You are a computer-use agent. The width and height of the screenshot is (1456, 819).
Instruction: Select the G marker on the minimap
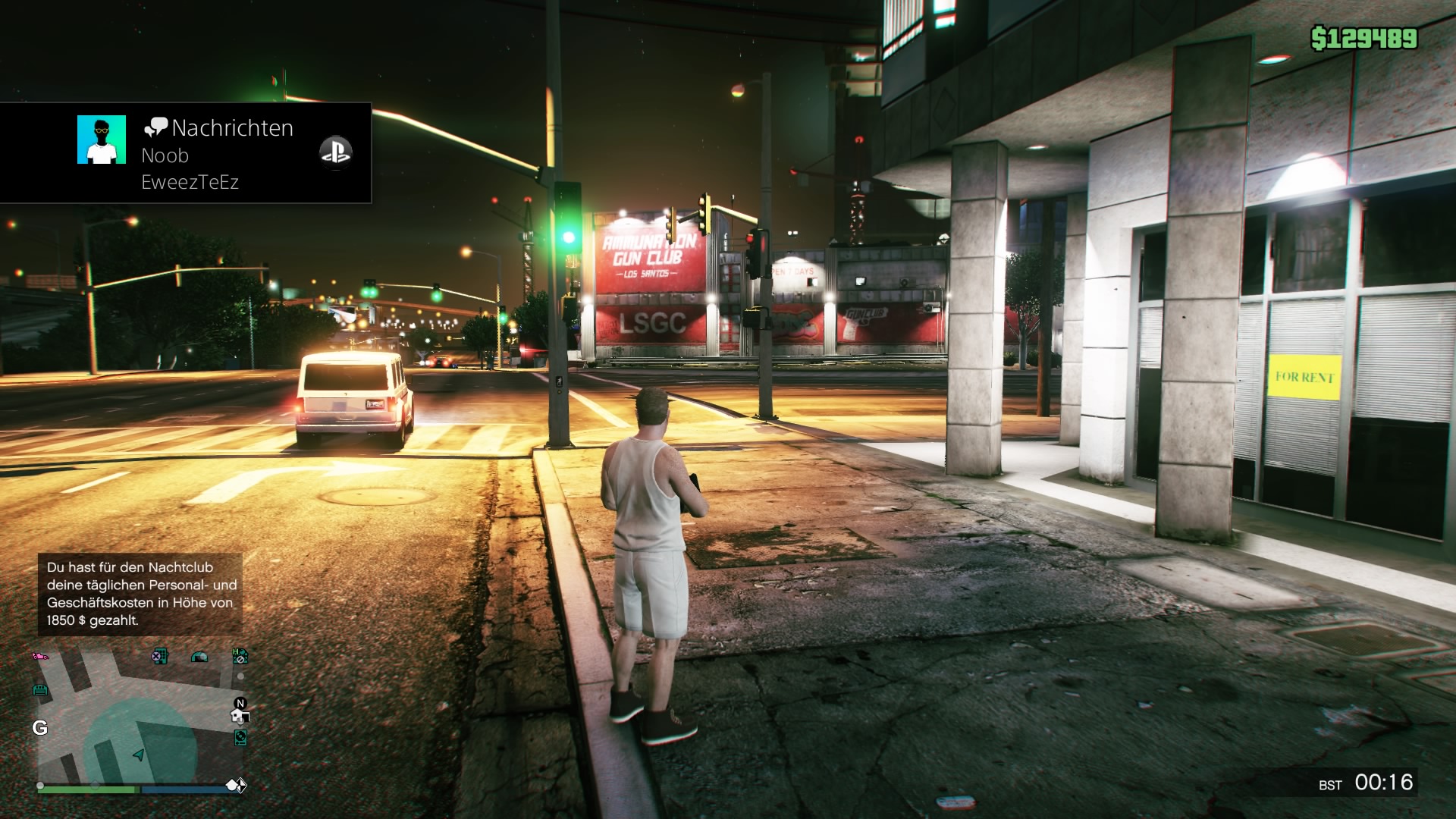[40, 728]
